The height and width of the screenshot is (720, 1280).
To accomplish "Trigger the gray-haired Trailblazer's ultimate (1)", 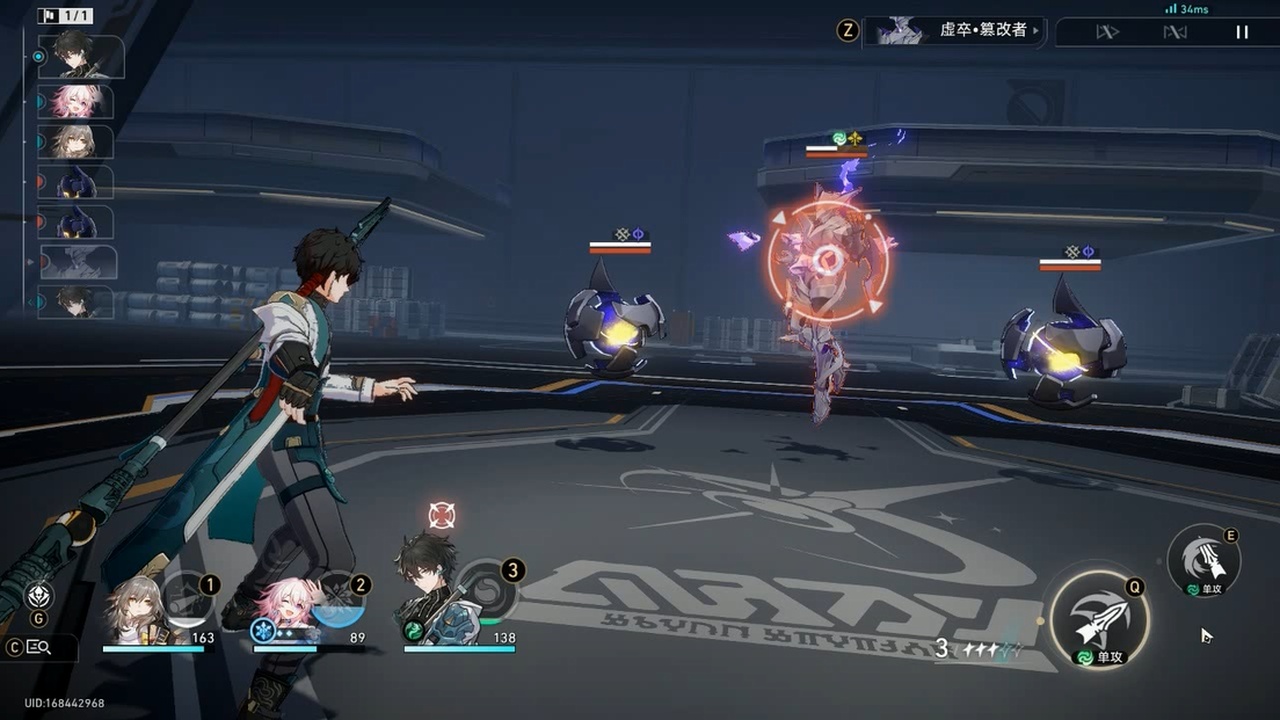I will (188, 600).
